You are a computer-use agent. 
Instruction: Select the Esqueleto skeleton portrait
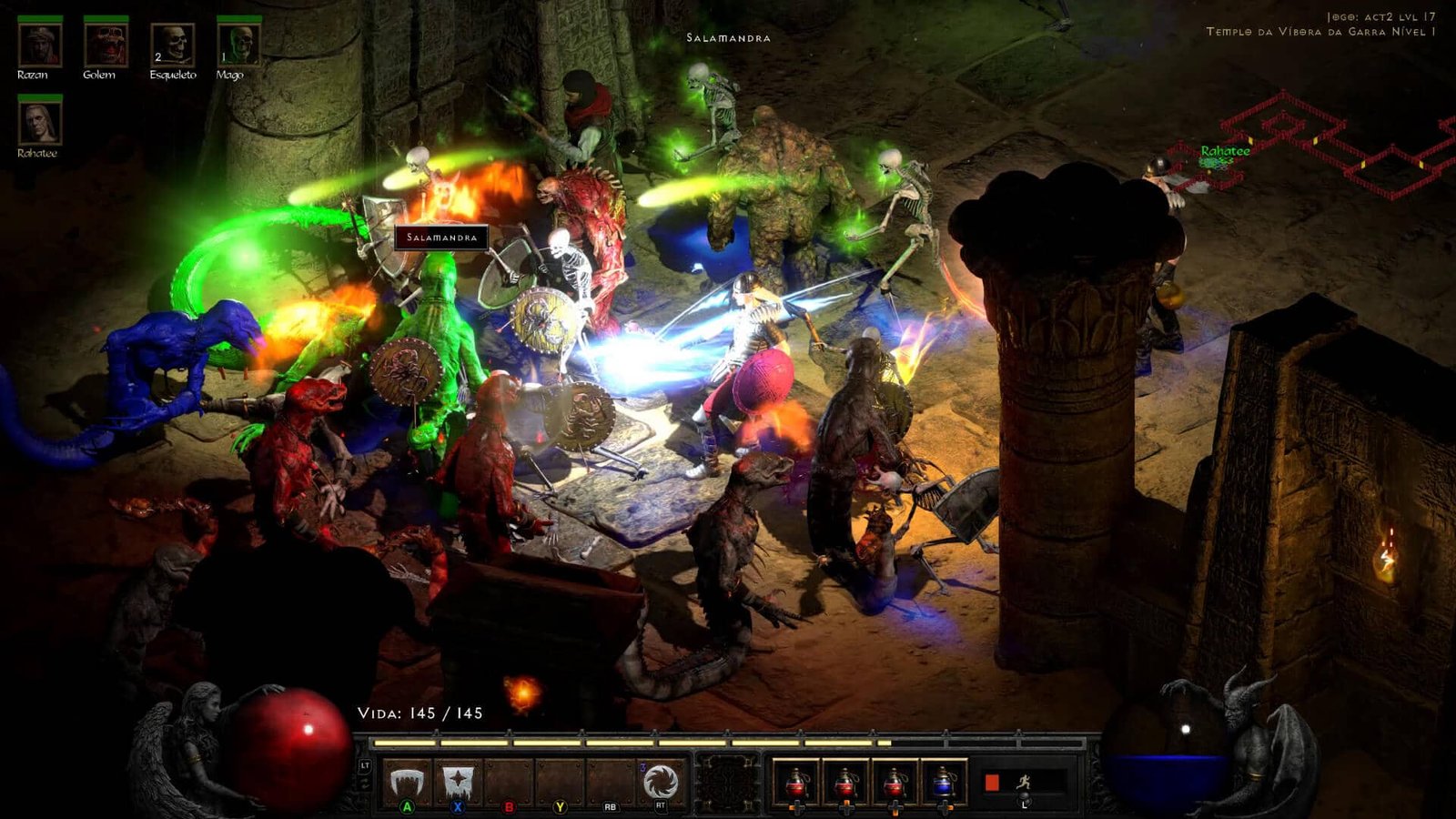tap(172, 45)
